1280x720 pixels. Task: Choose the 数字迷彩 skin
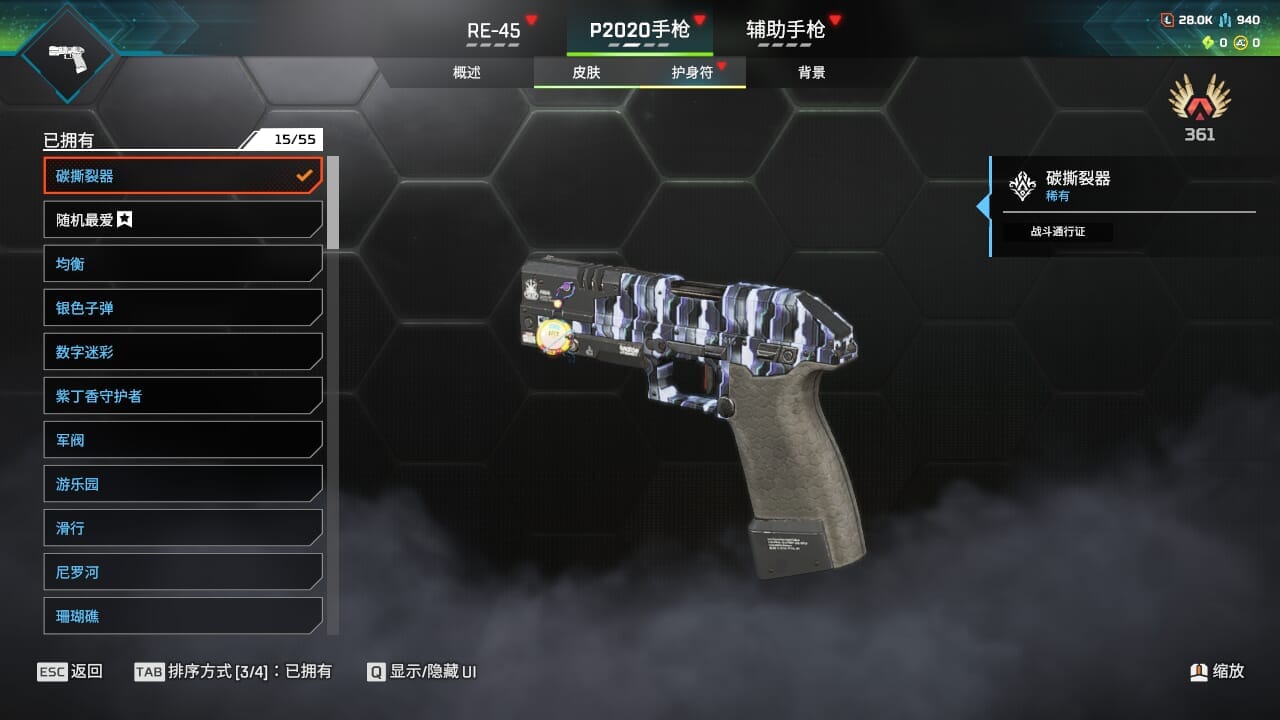point(183,352)
